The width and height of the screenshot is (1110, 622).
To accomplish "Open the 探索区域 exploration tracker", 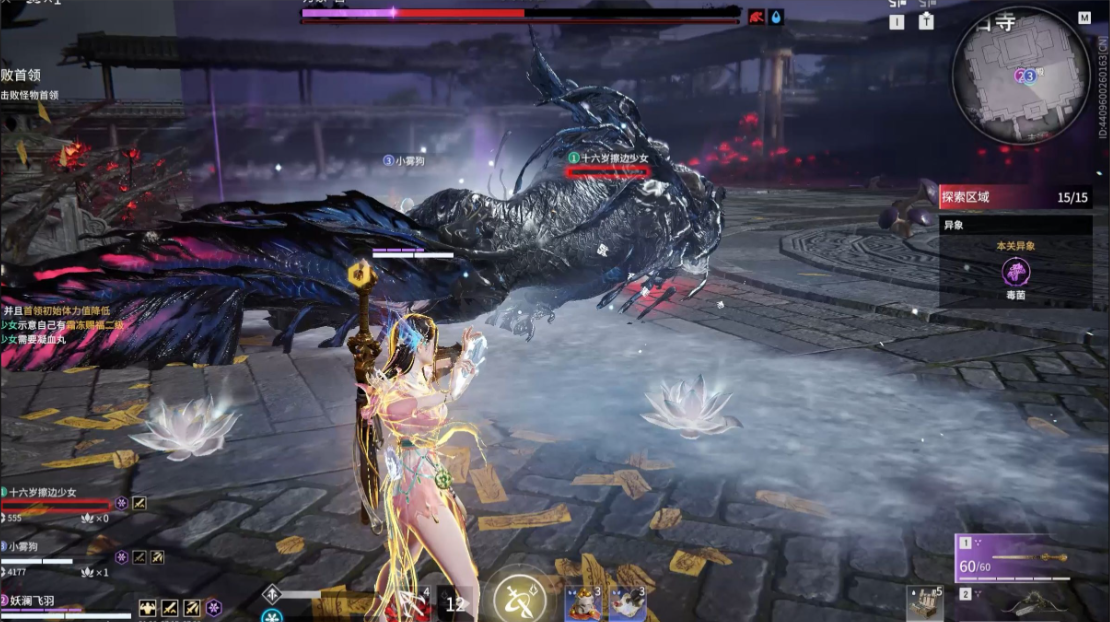I will (x=1014, y=197).
